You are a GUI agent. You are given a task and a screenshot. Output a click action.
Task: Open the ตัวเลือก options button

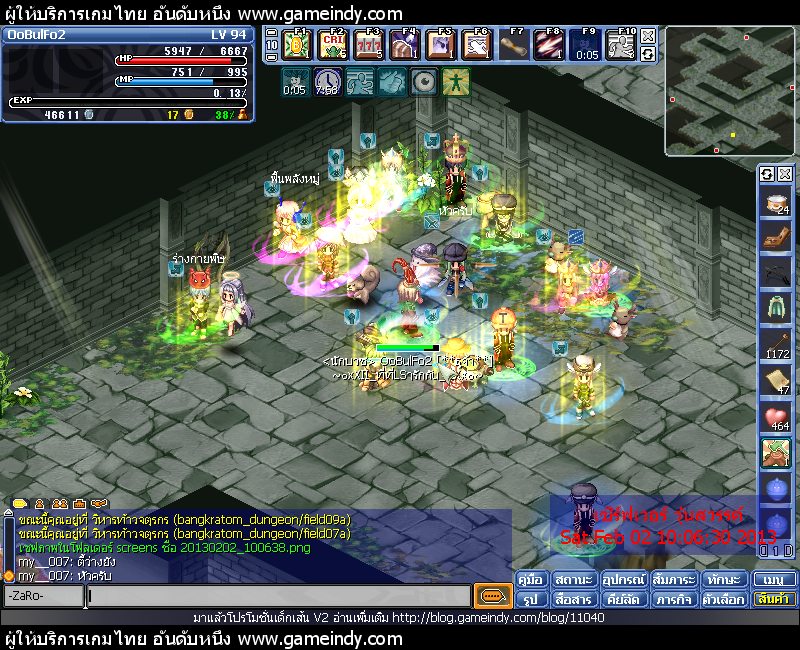[x=722, y=599]
